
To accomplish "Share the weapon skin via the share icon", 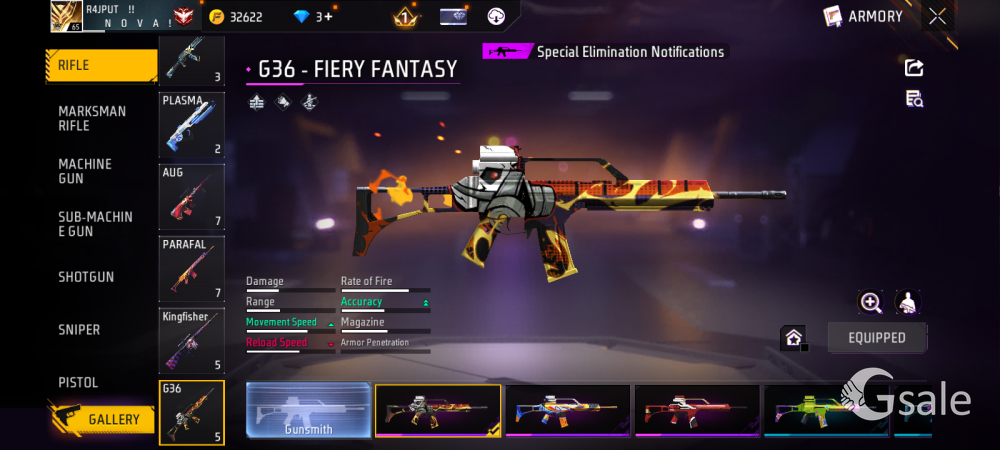I will 914,67.
